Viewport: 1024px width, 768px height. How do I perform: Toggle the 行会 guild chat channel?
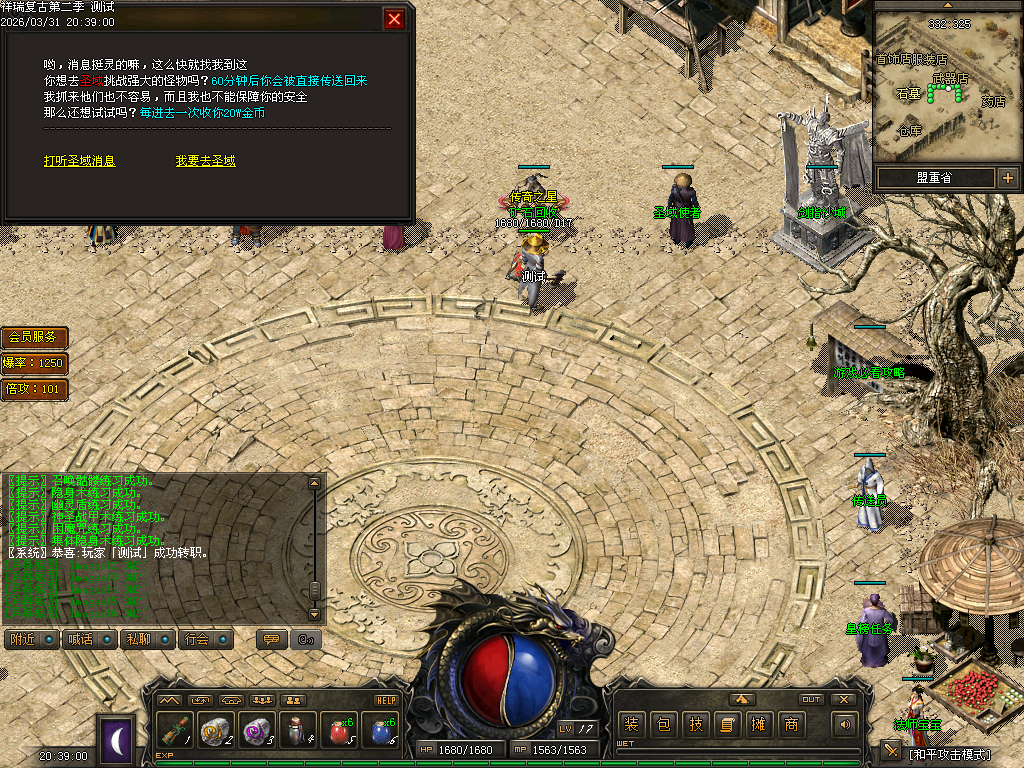[x=205, y=639]
